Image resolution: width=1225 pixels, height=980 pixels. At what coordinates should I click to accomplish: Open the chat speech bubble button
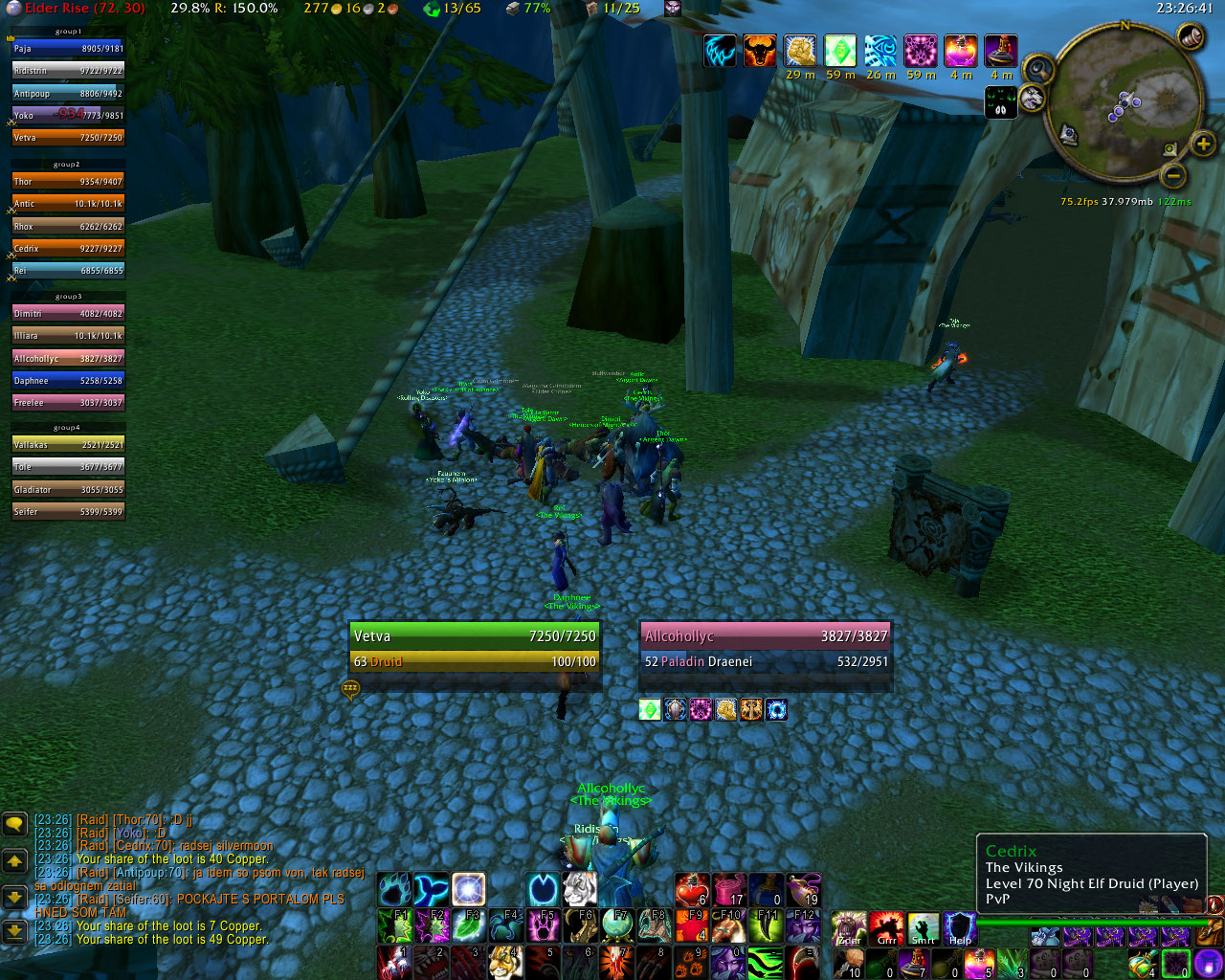[14, 824]
